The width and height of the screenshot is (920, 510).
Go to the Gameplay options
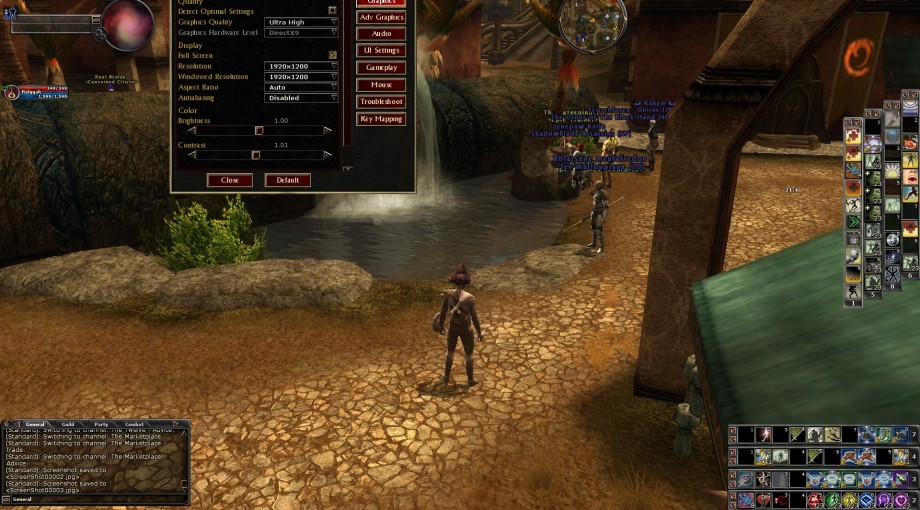coord(381,67)
